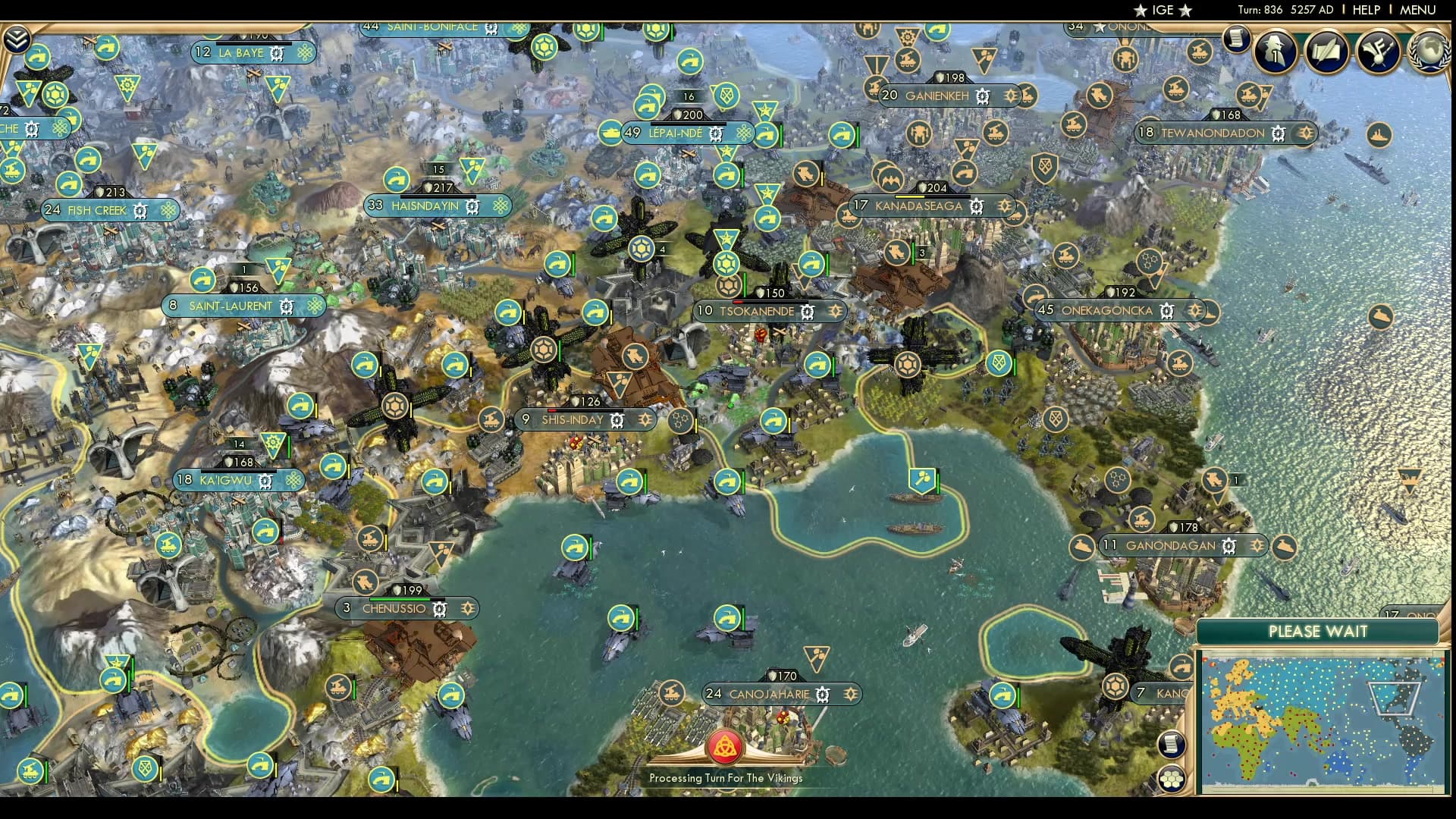Viewport: 1456px width, 819px height.
Task: Open the Economic overview scroll-and-quill icon
Action: click(x=1326, y=52)
